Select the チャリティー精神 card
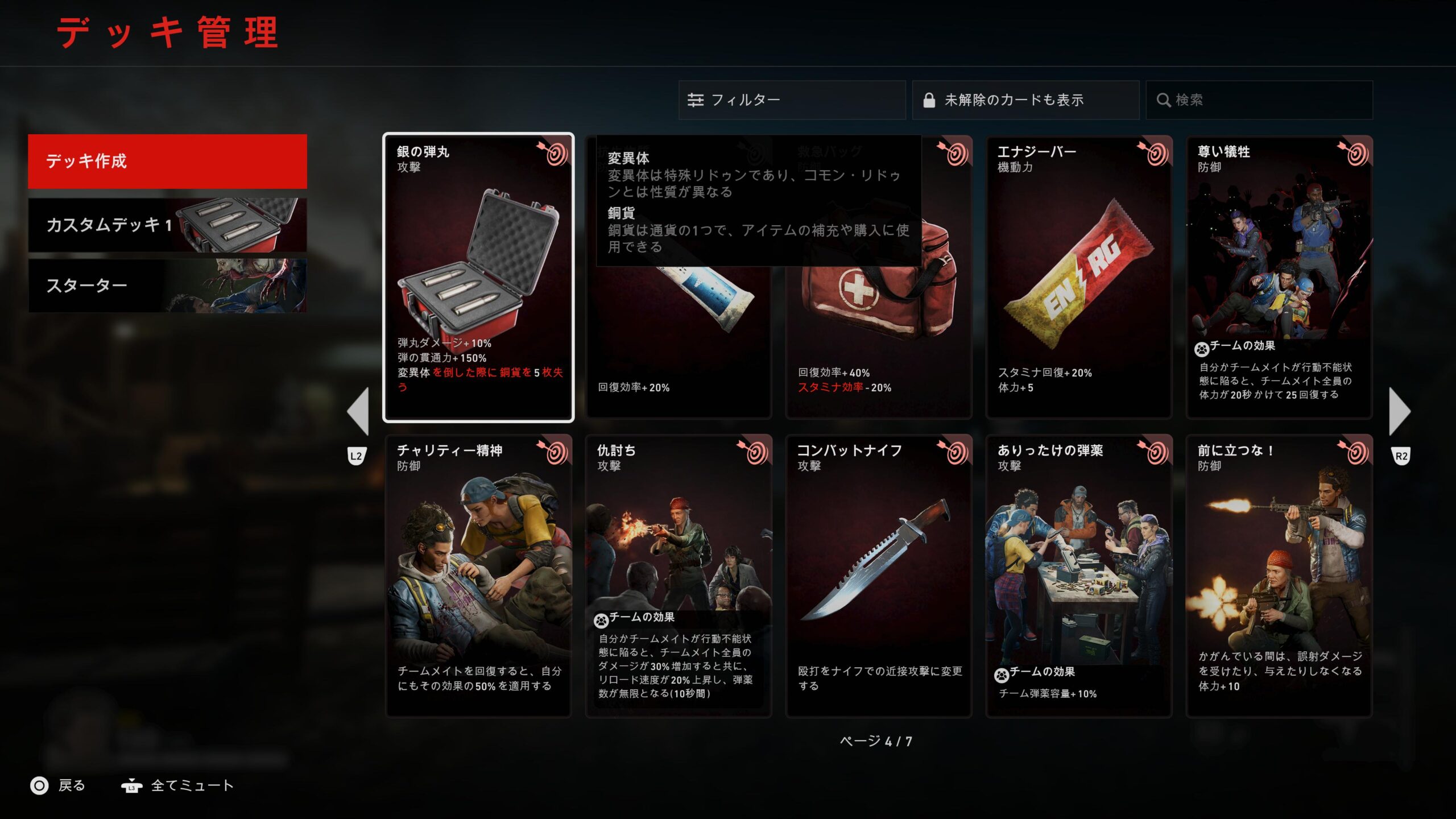This screenshot has width=1456, height=819. pos(478,576)
